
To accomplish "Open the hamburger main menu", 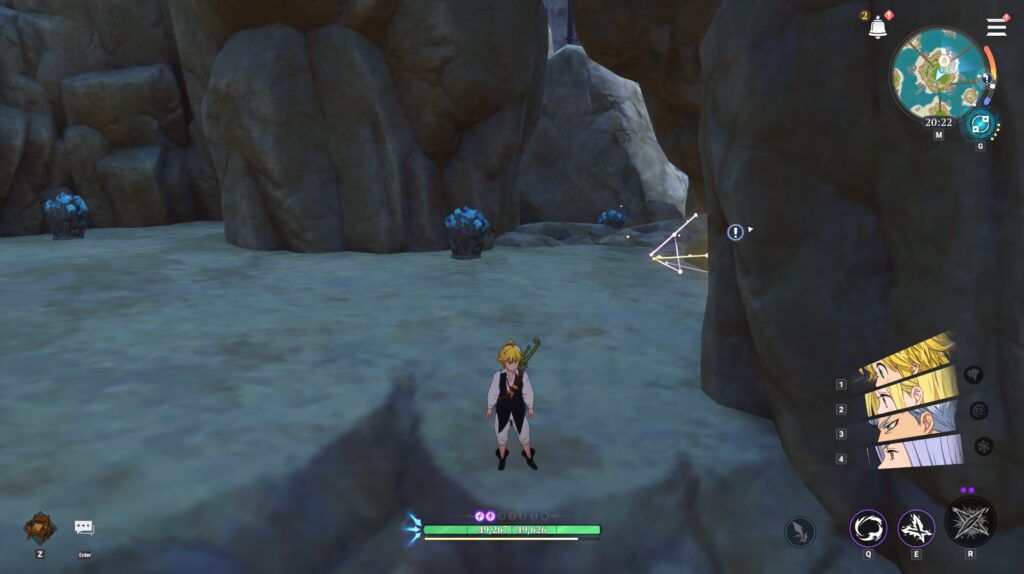I will [x=996, y=27].
